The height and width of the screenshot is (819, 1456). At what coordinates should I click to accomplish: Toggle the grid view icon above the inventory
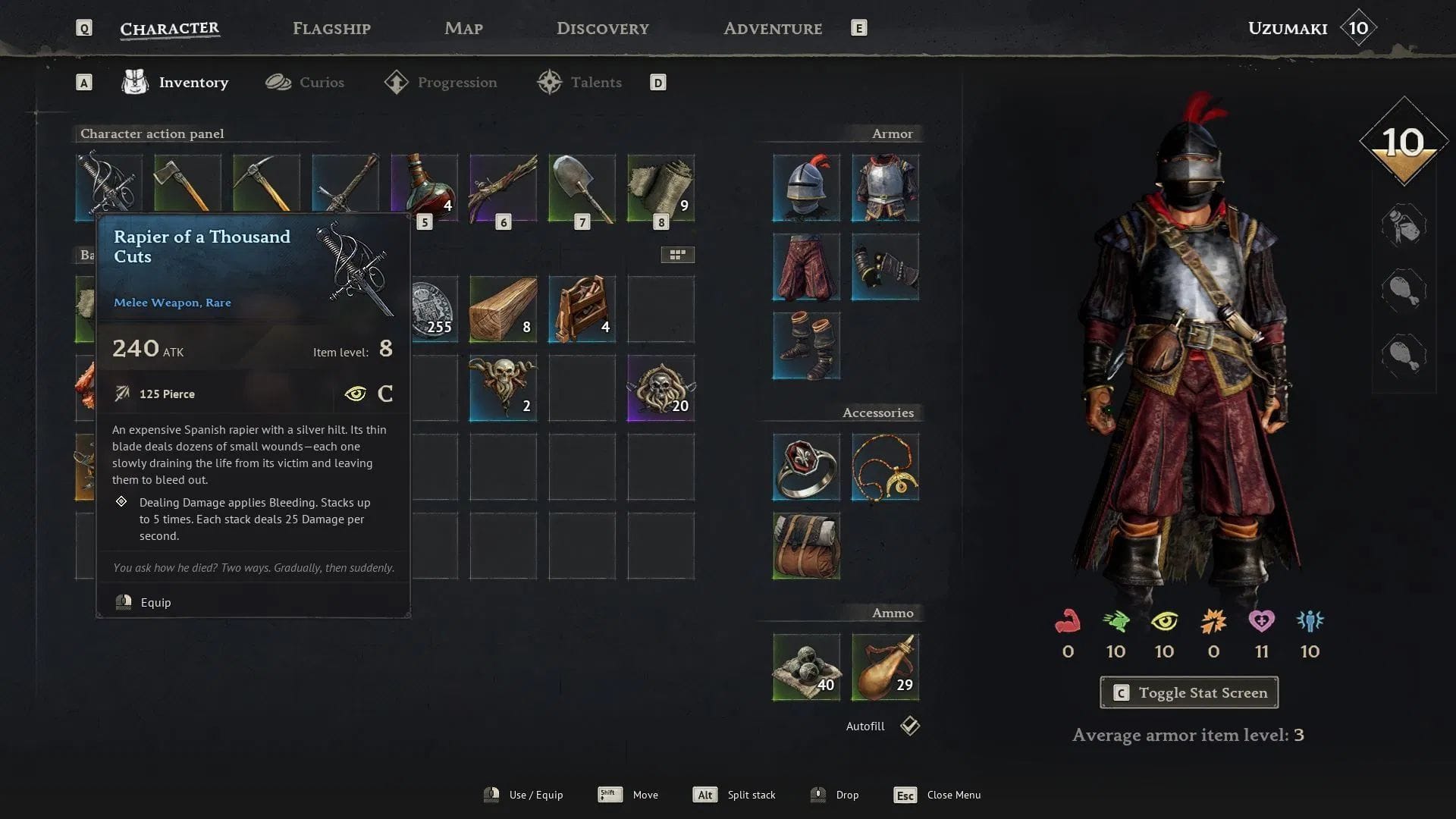(677, 255)
